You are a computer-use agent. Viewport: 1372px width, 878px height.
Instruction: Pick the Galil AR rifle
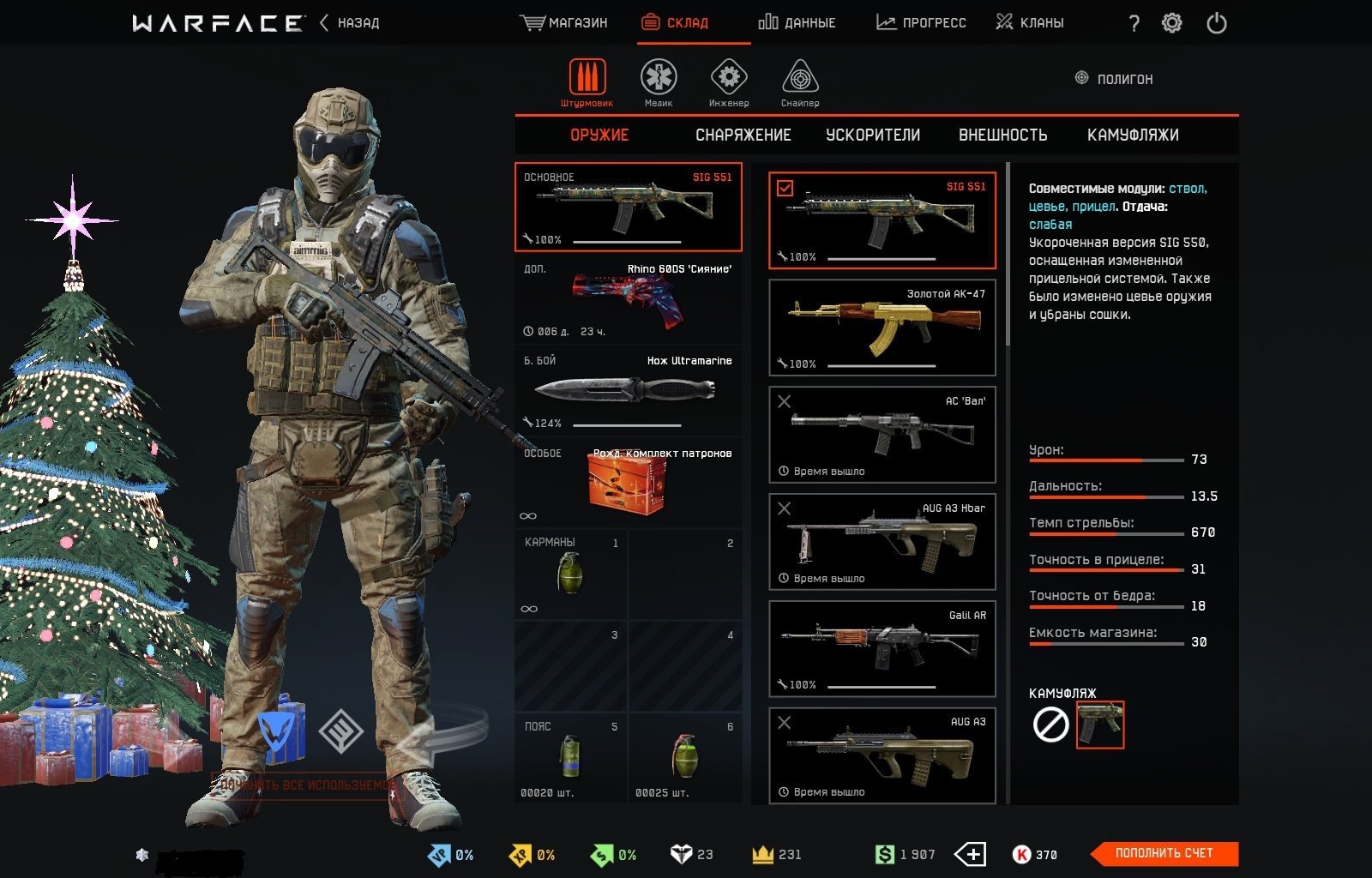(x=882, y=648)
